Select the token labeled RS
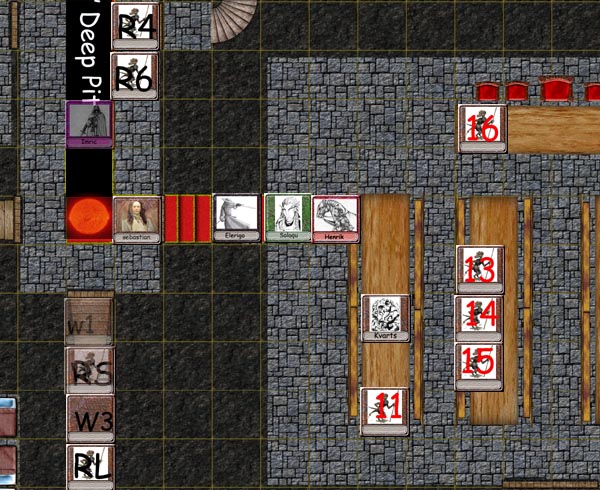Viewport: 600px width, 490px height. (90, 371)
